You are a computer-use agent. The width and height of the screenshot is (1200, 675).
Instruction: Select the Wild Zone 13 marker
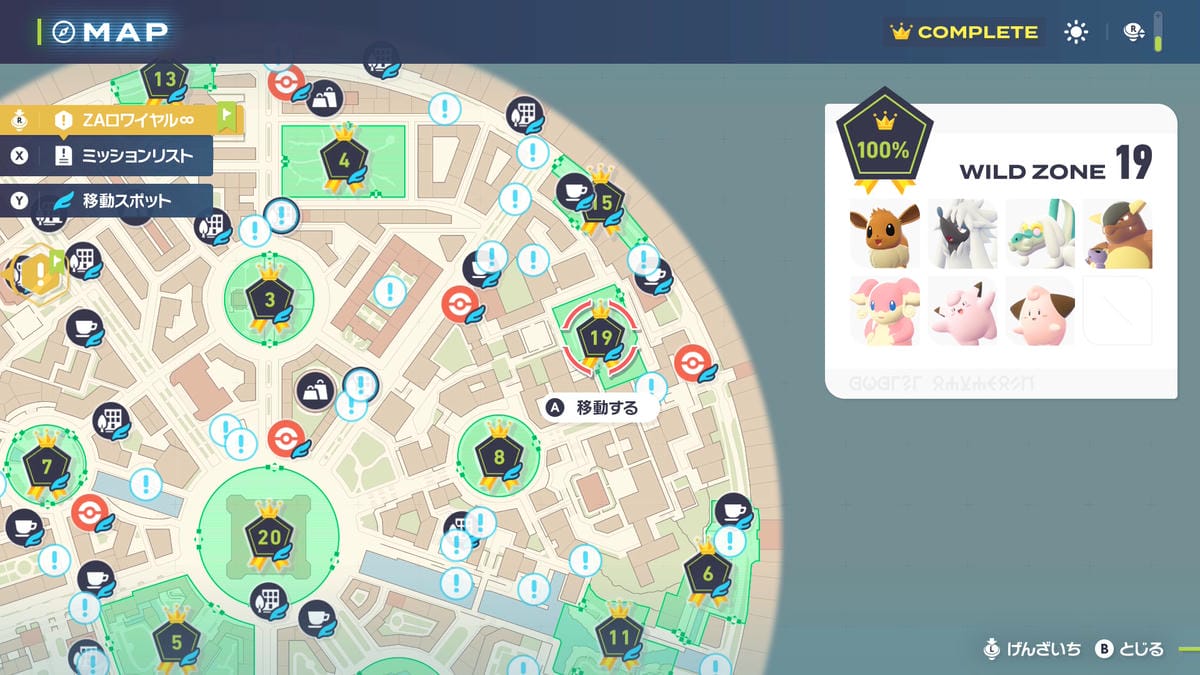165,80
